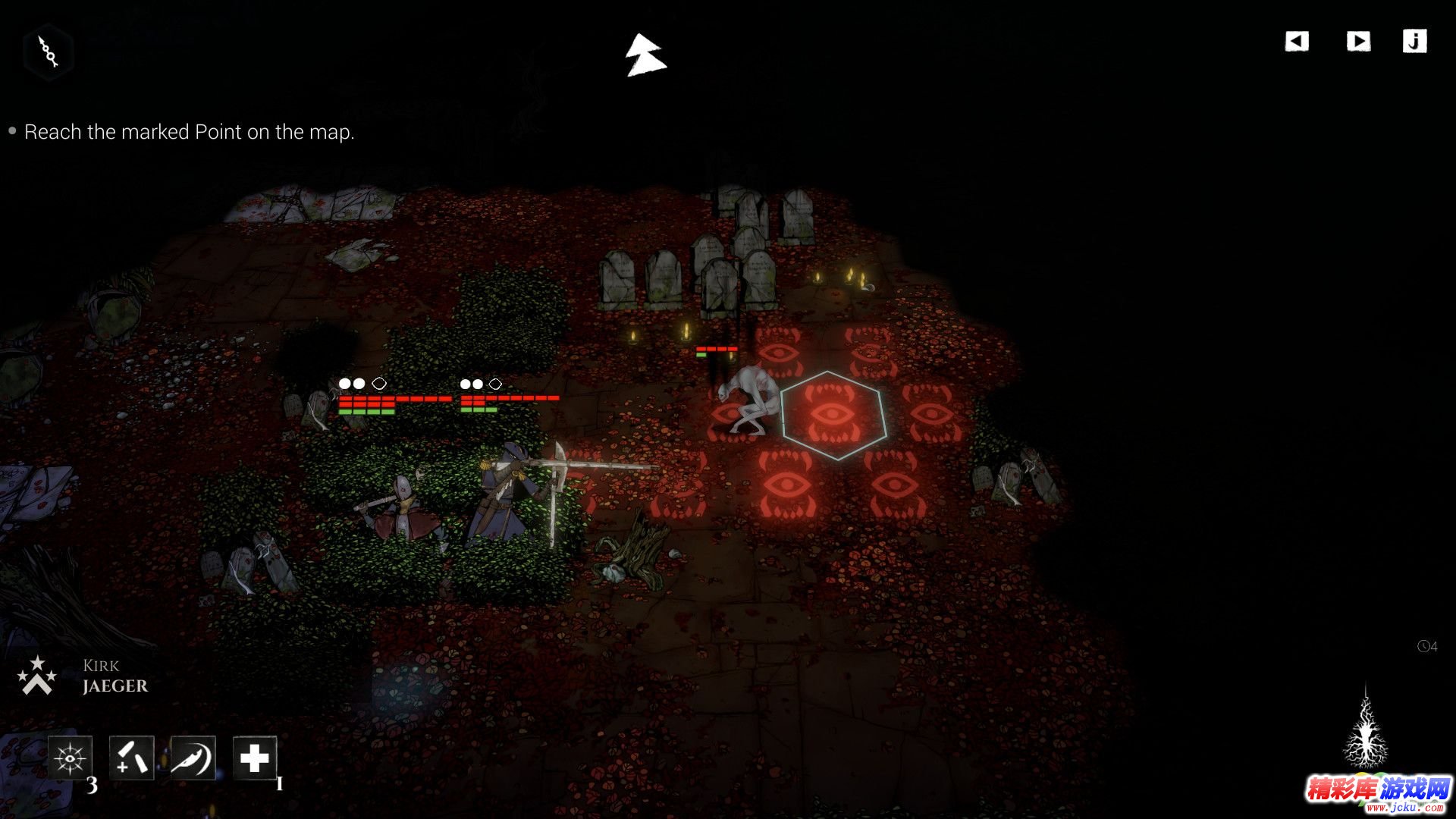The image size is (1456, 819).
Task: Click the white lightning bolt icon
Action: click(x=645, y=55)
